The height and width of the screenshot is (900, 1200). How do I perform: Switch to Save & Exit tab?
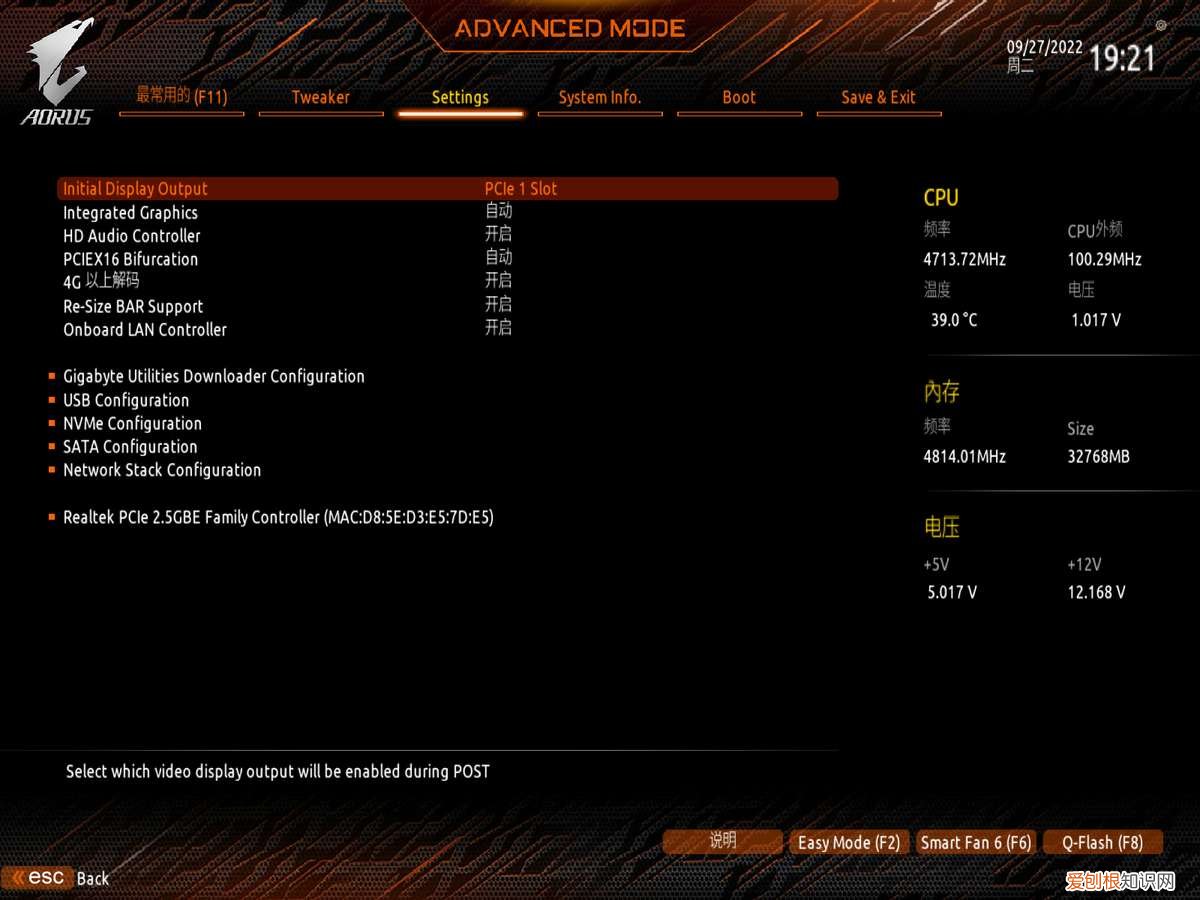(x=878, y=97)
